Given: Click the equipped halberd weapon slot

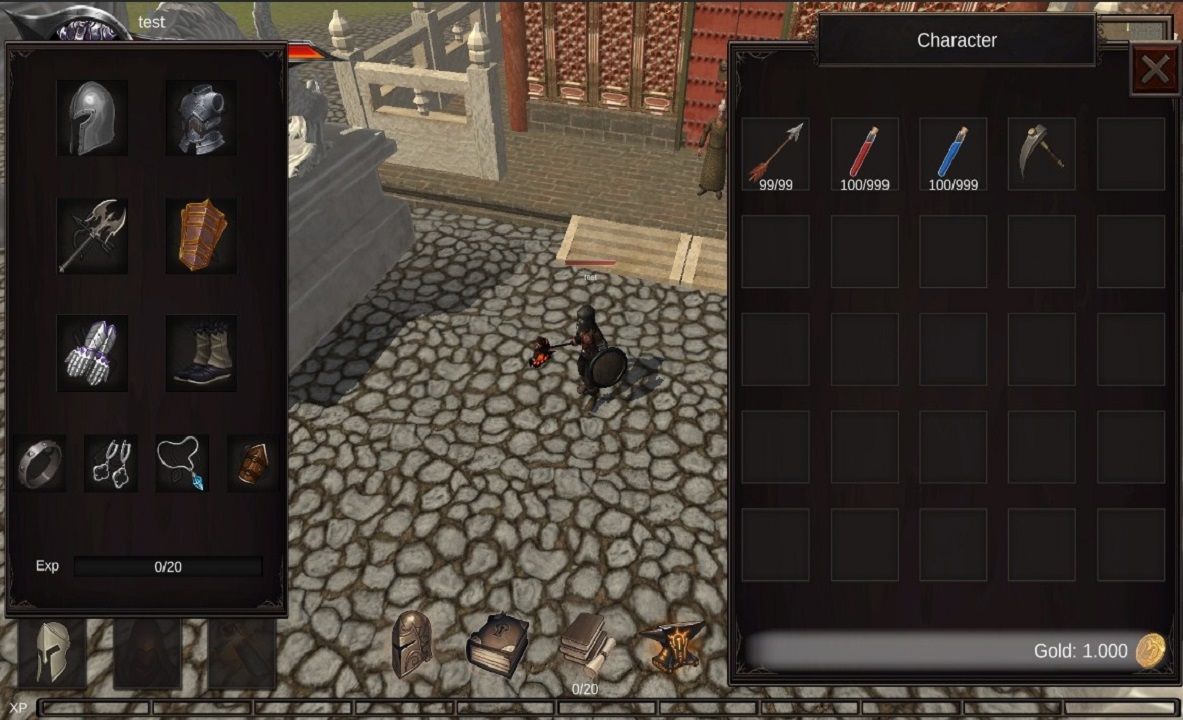Looking at the screenshot, I should tap(92, 236).
